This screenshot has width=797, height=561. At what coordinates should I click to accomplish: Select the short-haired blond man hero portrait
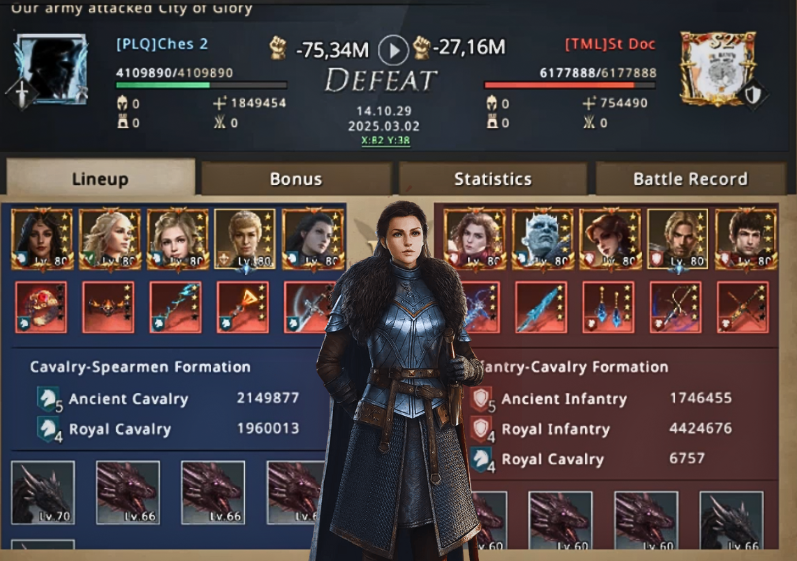(x=244, y=240)
